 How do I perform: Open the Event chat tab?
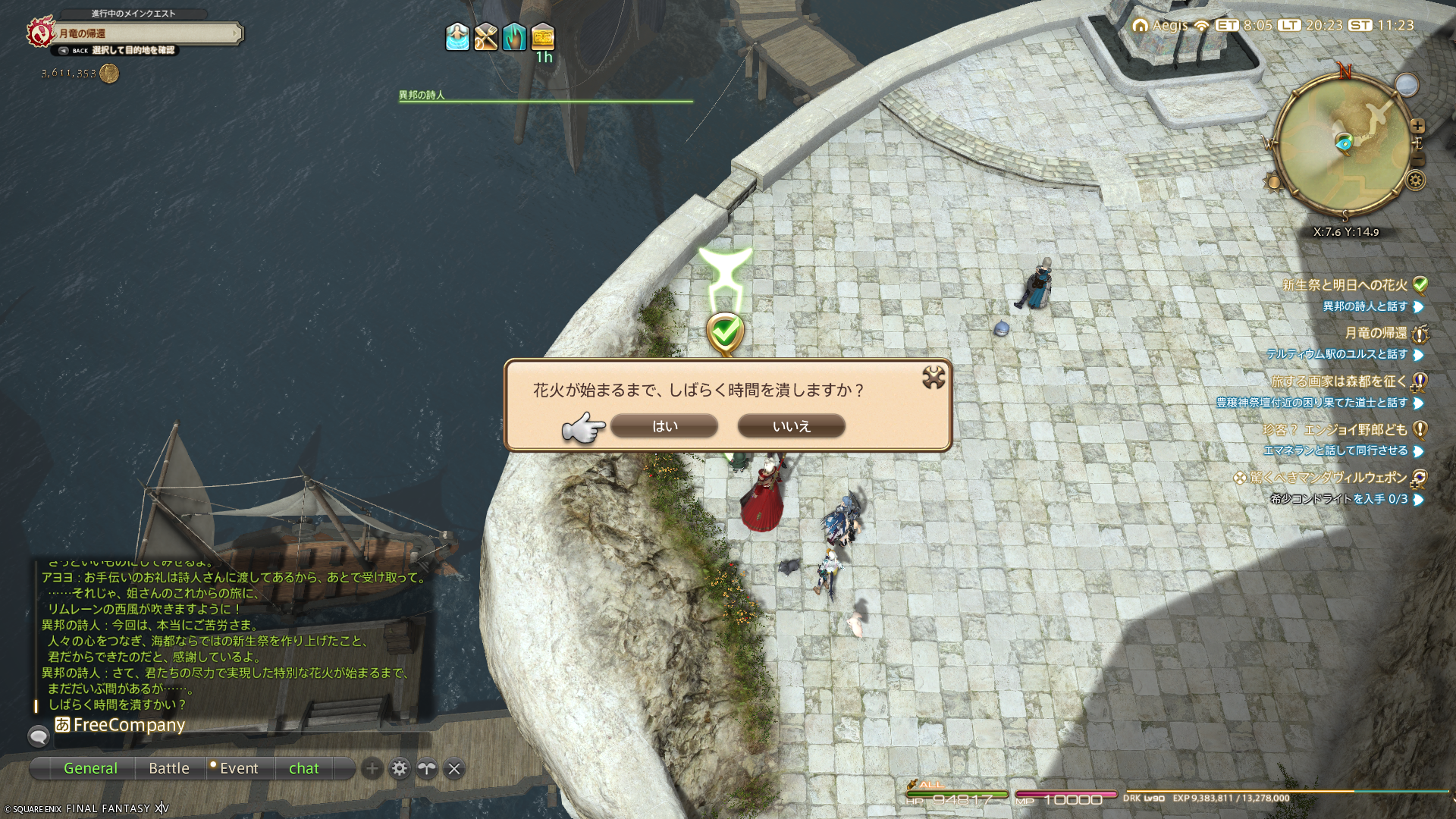238,768
